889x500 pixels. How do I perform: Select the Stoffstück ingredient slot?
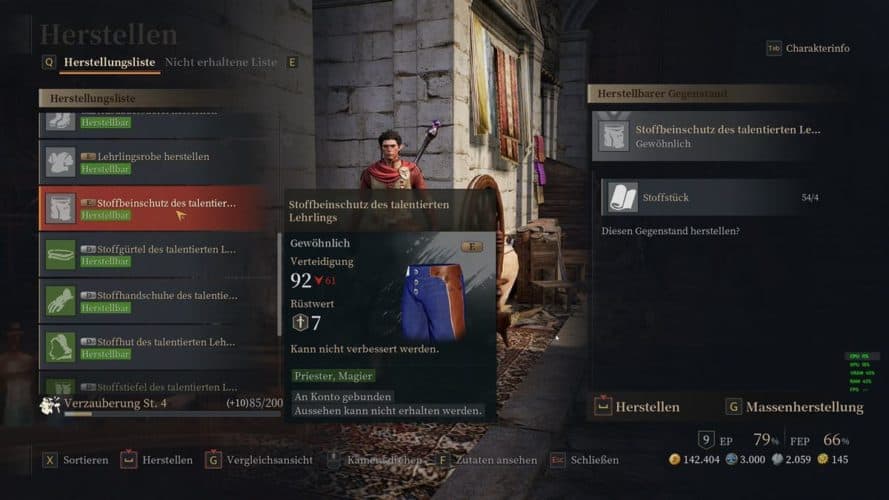tap(711, 198)
